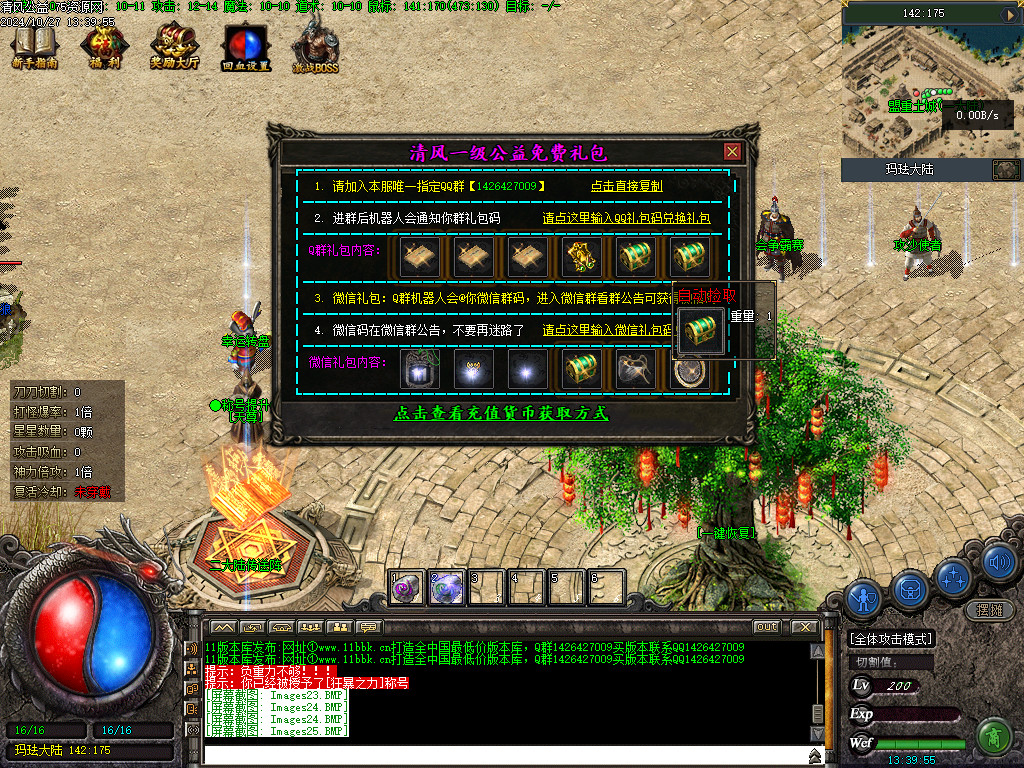Select the golden armor item in QQ gift row

582,257
